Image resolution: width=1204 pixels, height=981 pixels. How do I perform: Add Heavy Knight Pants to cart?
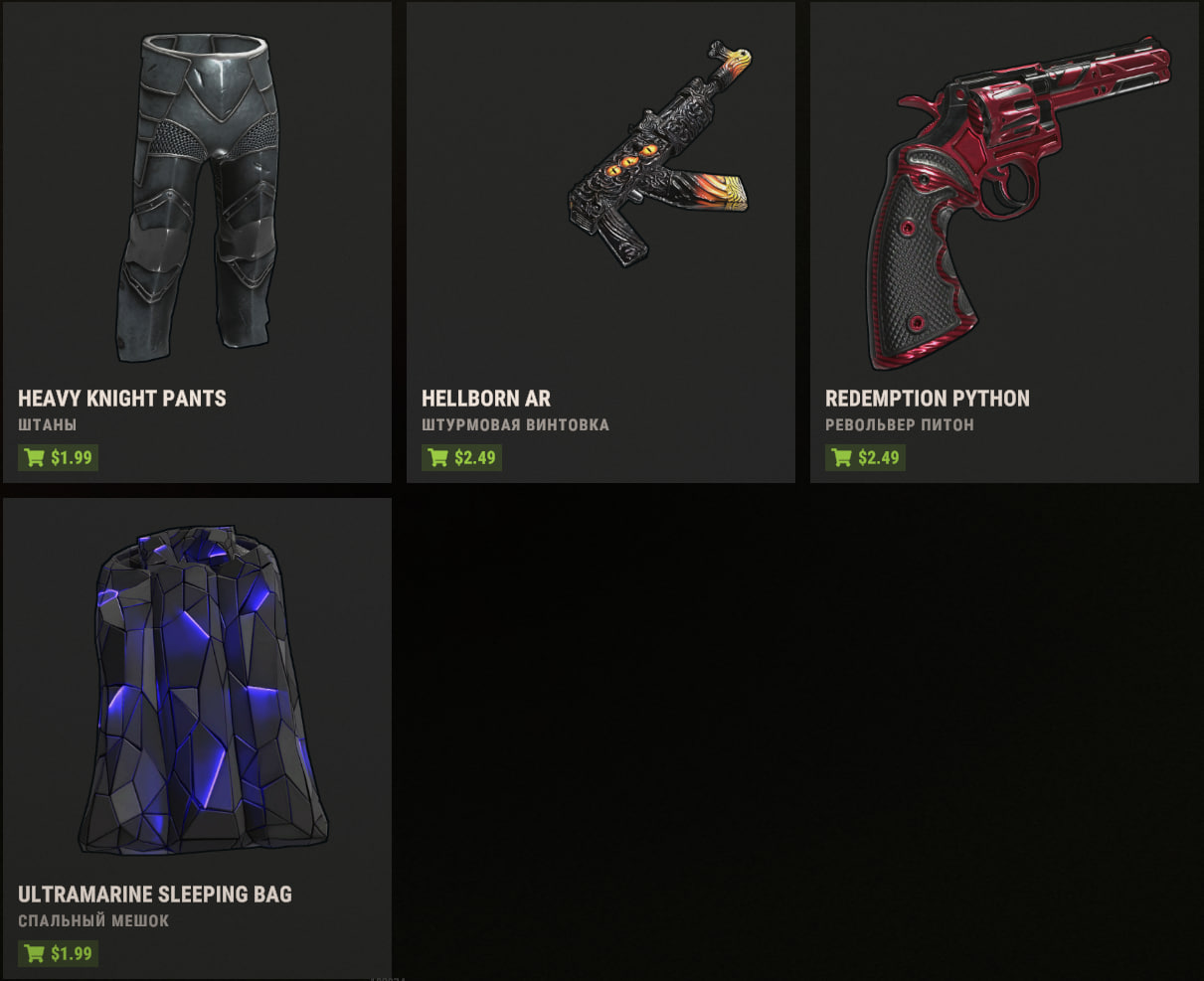pos(59,458)
